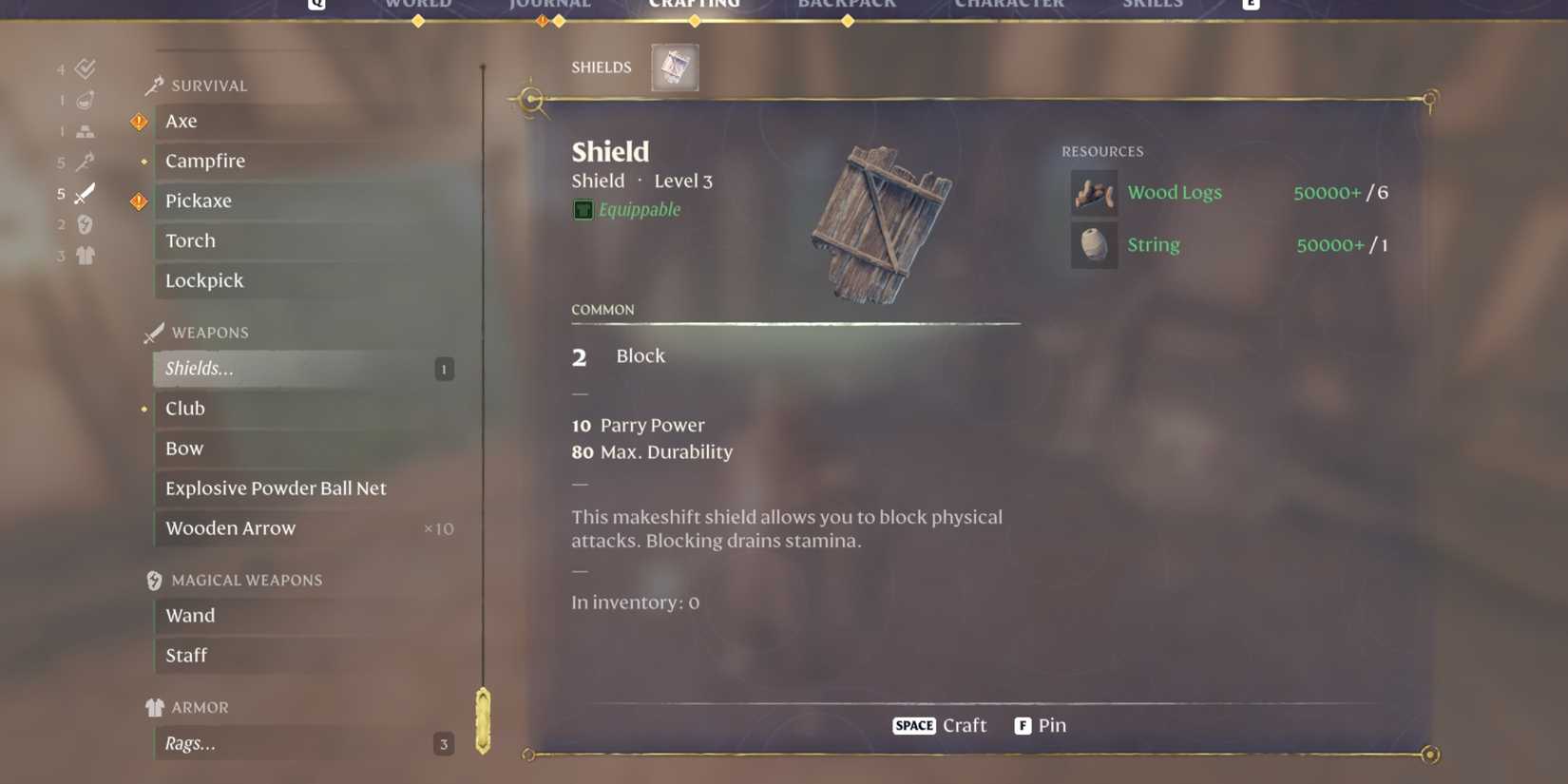Collapse the Survival section header
Viewport: 1568px width, 784px height.
coord(197,85)
